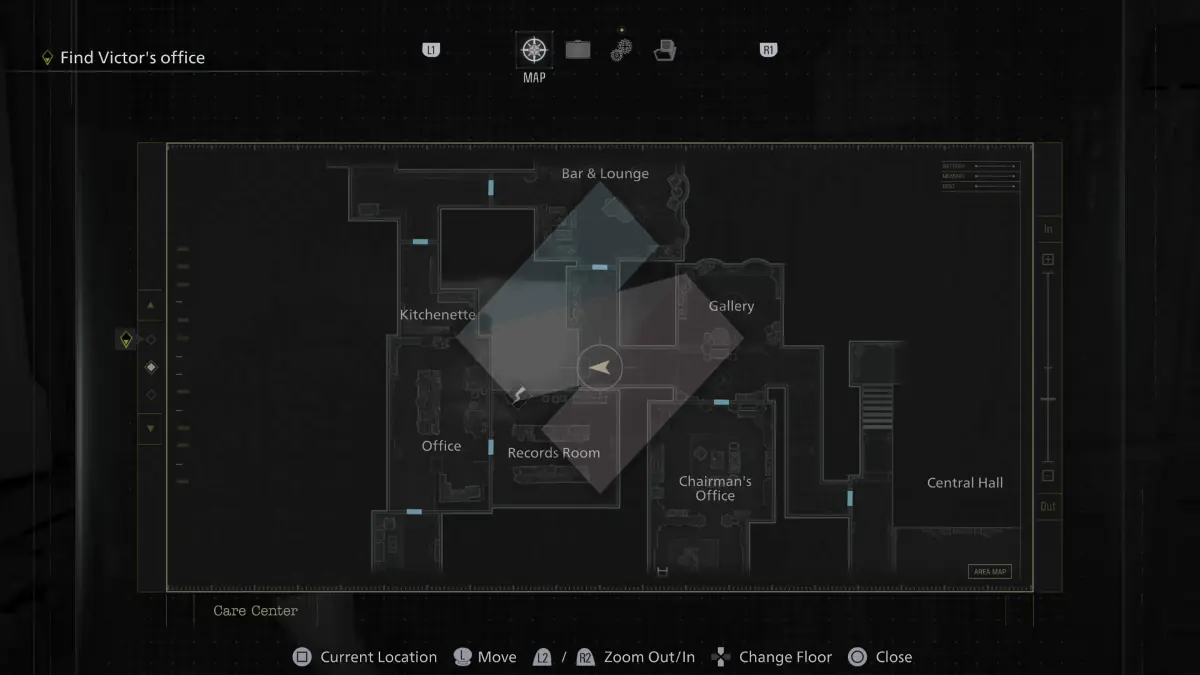Click the Kitchenette room label
1200x675 pixels.
438,315
